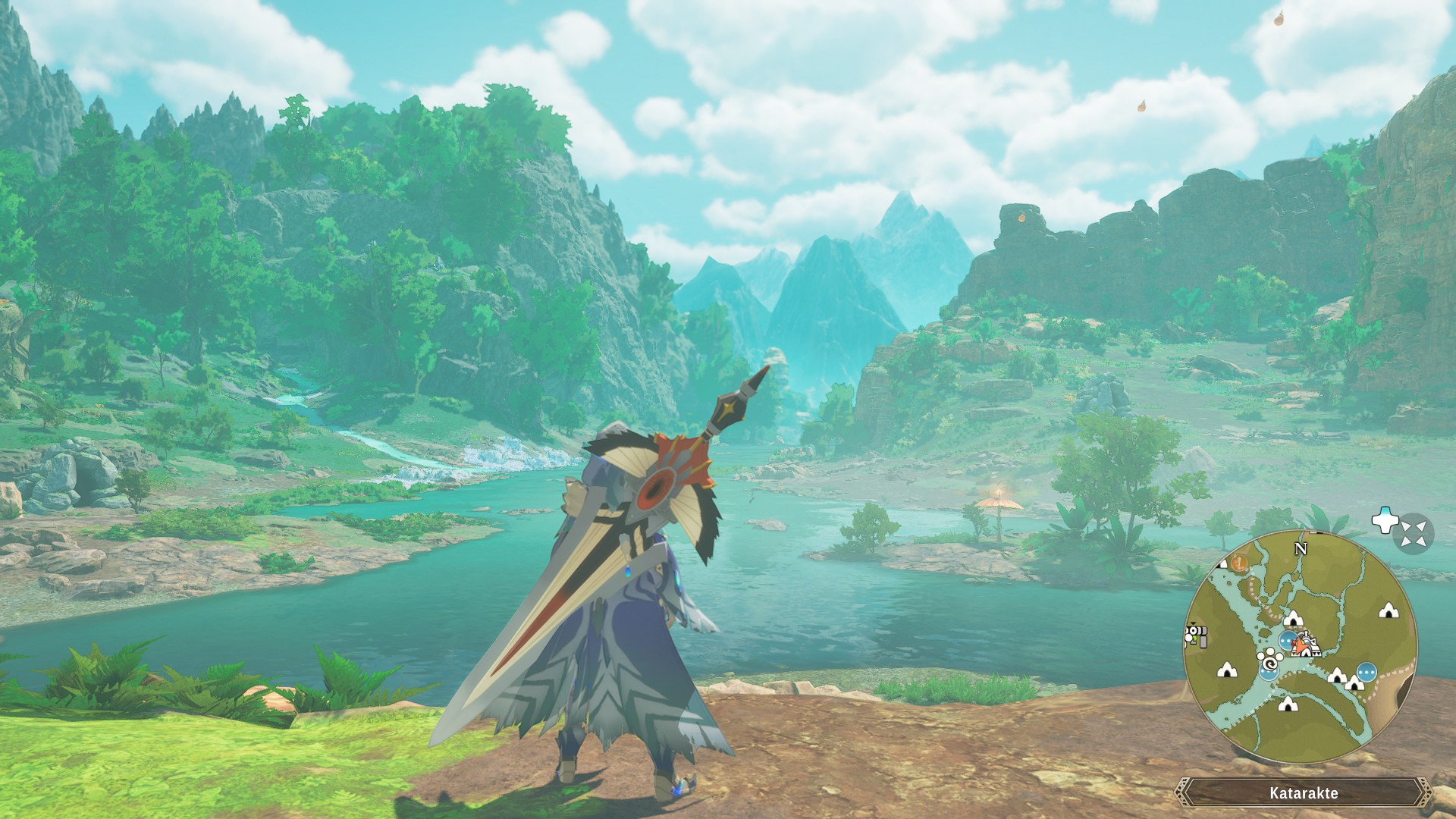Screen dimensions: 1456x819
Task: Open the circular minimap
Action: tap(1300, 647)
